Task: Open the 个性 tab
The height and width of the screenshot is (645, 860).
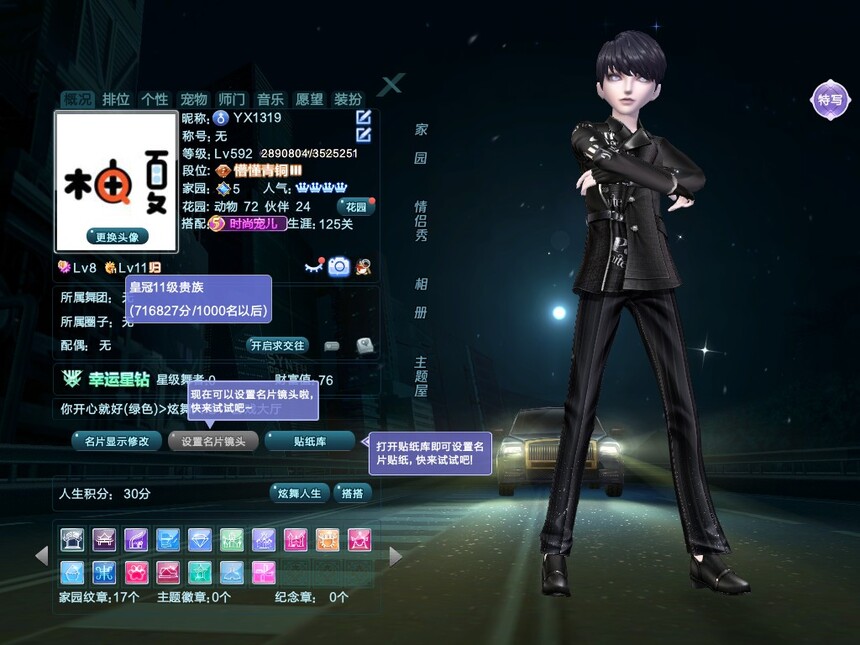Action: 154,99
